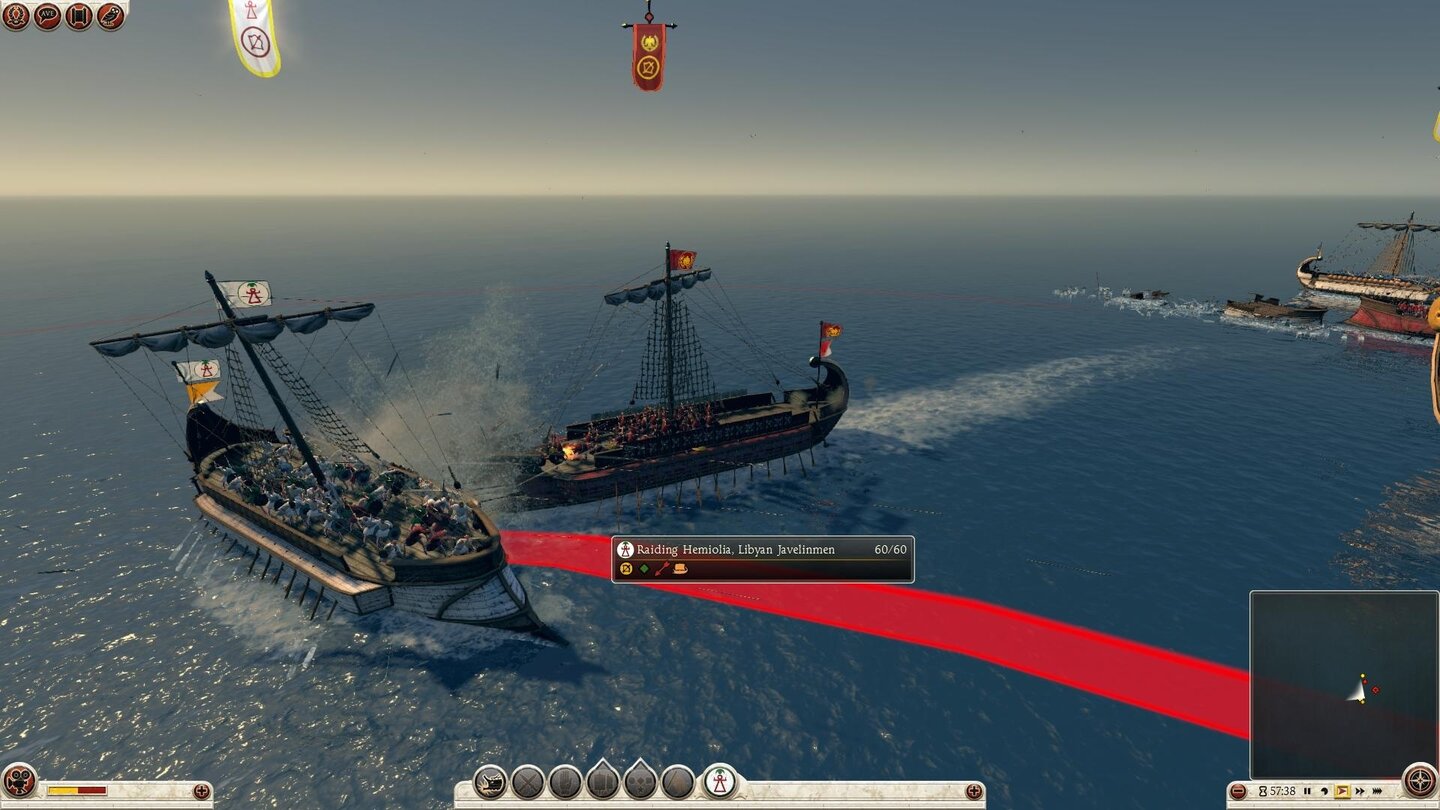
Task: Click the plus button beside the yellow-red bar
Action: 202,791
